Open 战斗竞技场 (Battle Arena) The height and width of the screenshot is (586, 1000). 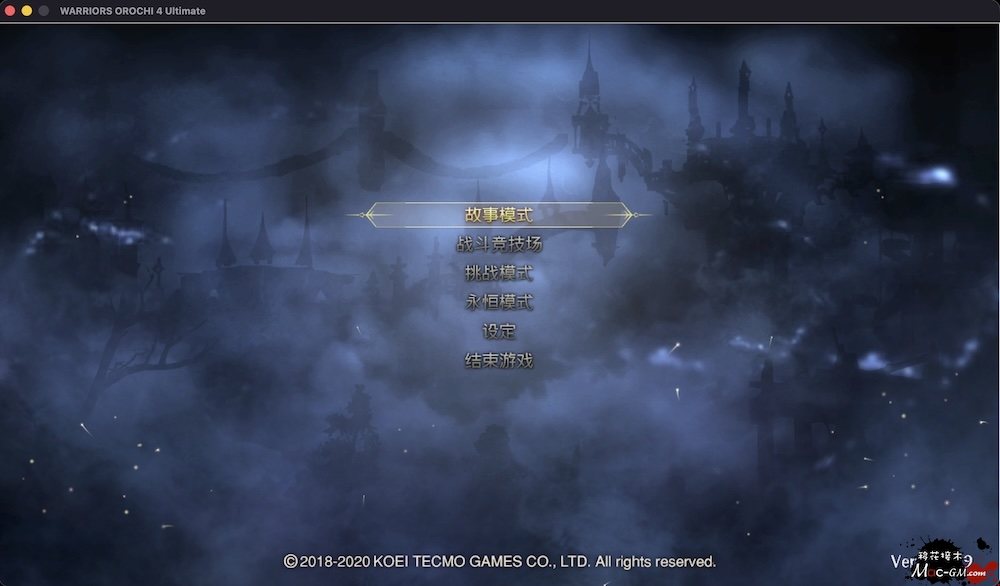[499, 243]
